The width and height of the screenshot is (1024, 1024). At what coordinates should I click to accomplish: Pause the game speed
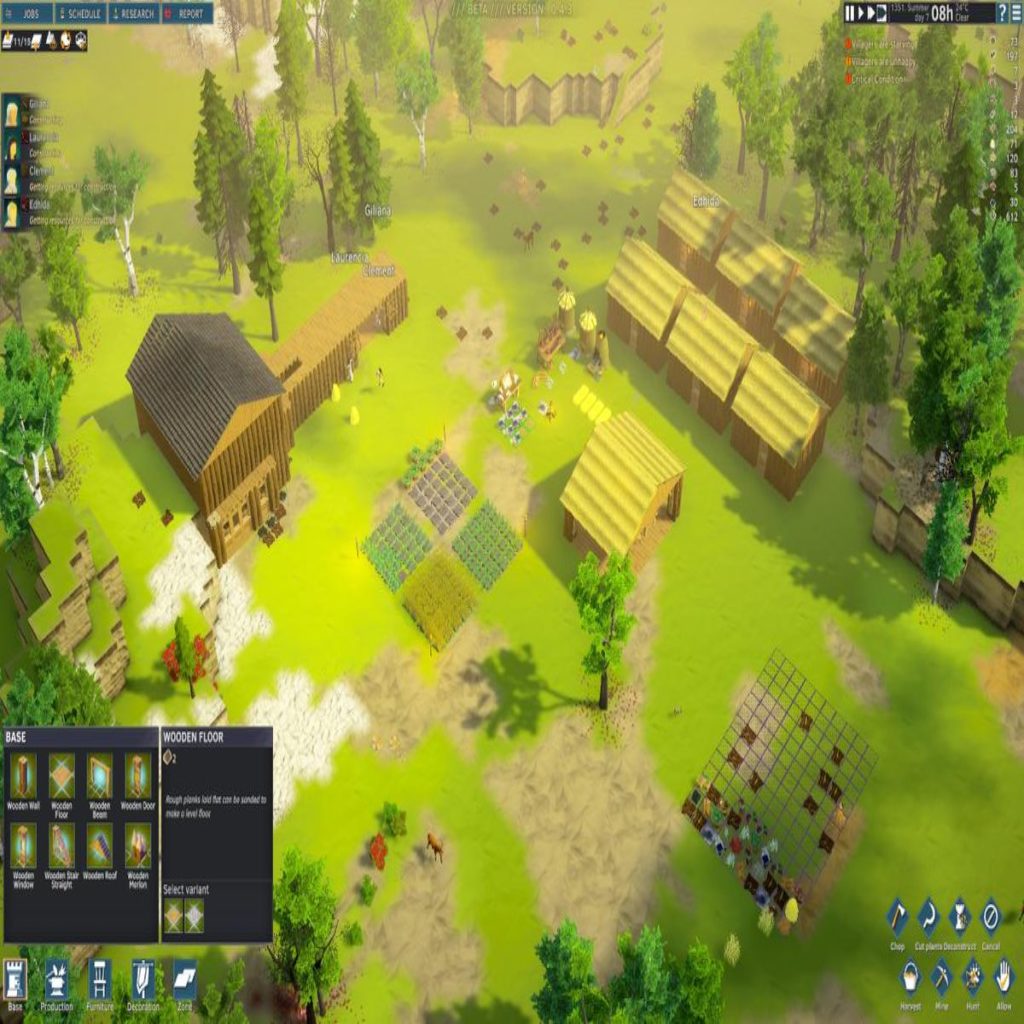click(851, 13)
